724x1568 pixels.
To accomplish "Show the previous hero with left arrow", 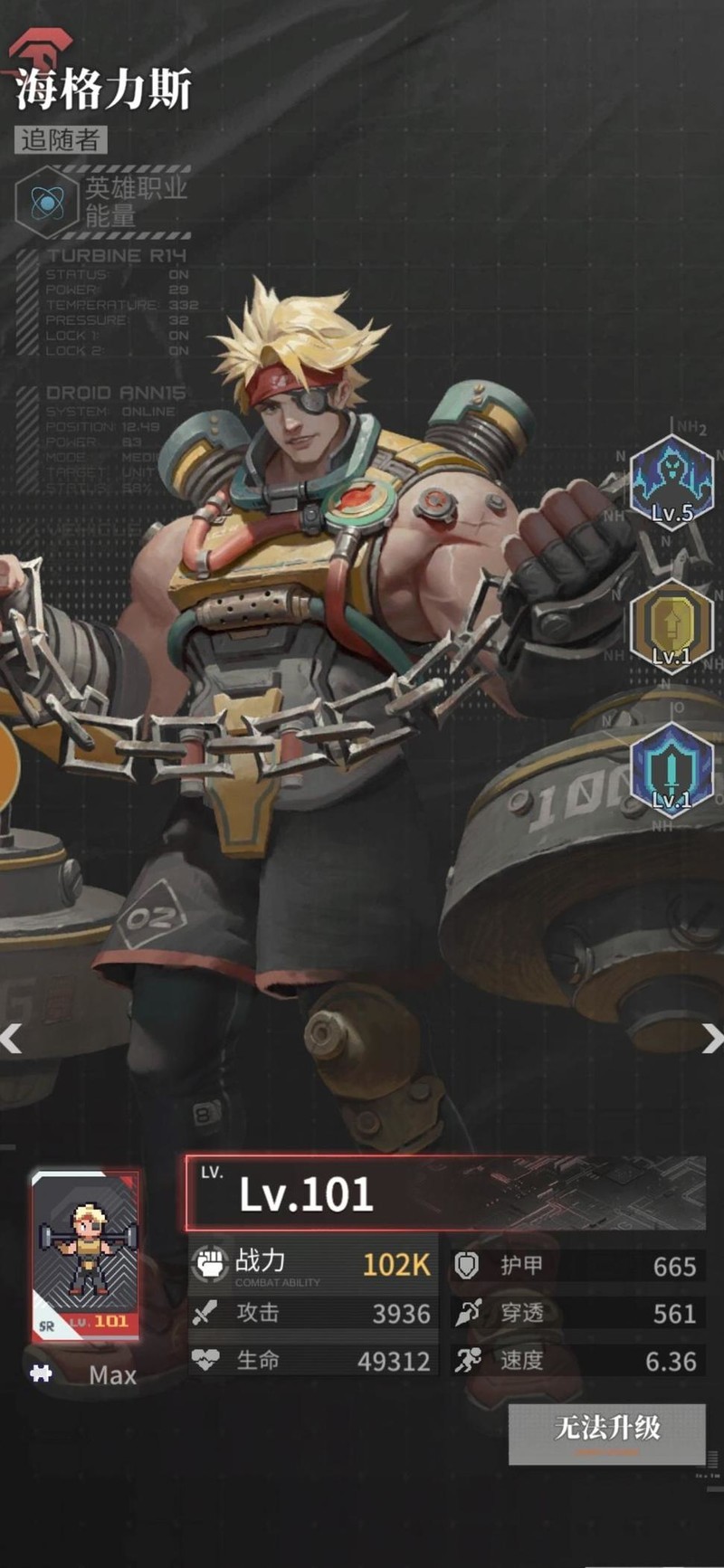I will click(11, 1039).
